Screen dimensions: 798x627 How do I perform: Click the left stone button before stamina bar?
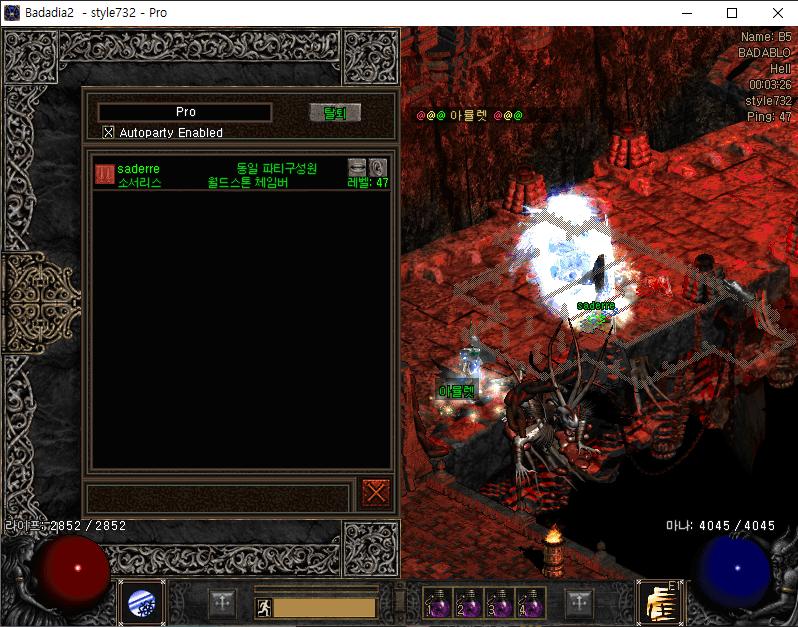click(222, 603)
